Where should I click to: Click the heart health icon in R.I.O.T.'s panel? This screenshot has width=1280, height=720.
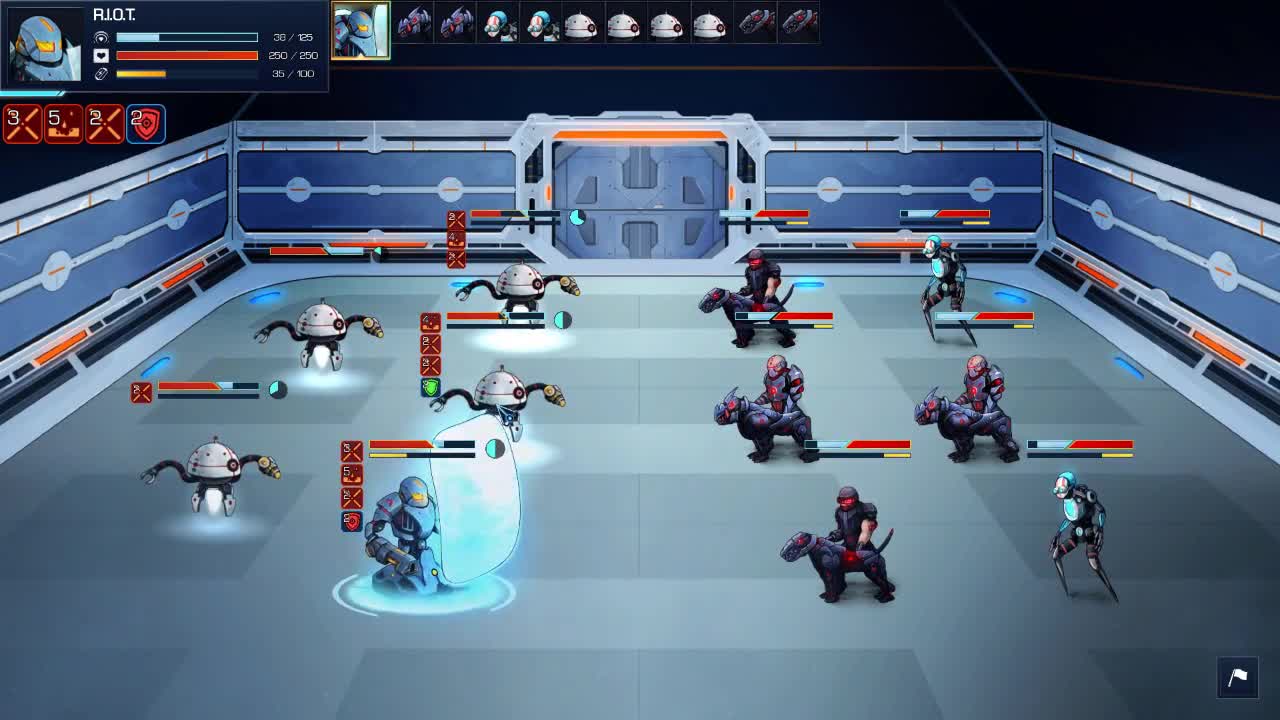(99, 54)
